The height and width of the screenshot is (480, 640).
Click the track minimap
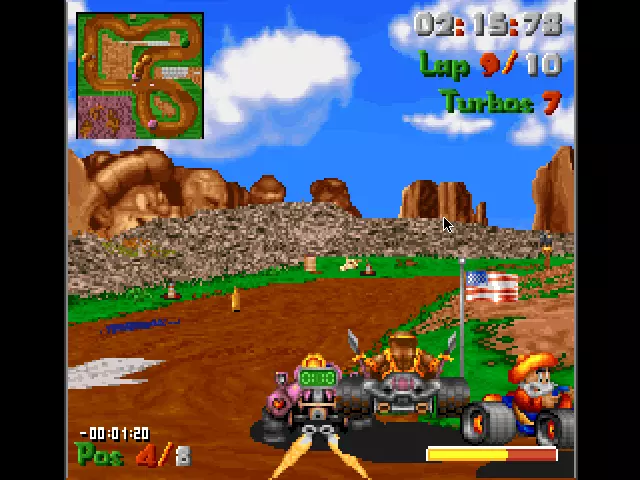(140, 76)
